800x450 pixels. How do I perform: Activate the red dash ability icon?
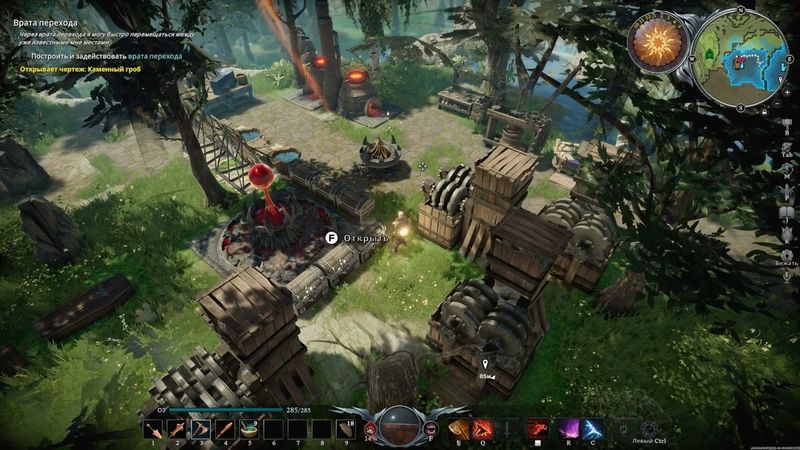click(537, 428)
